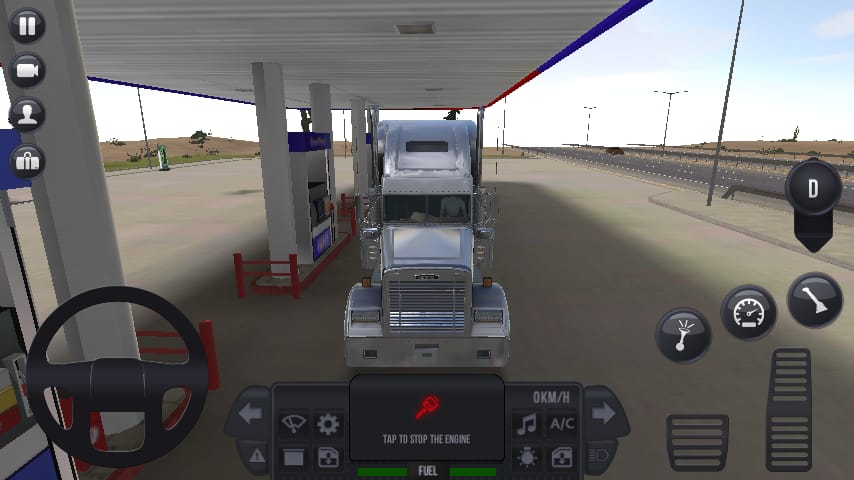Toggle the interior cabin light
The height and width of the screenshot is (480, 854).
click(x=526, y=457)
